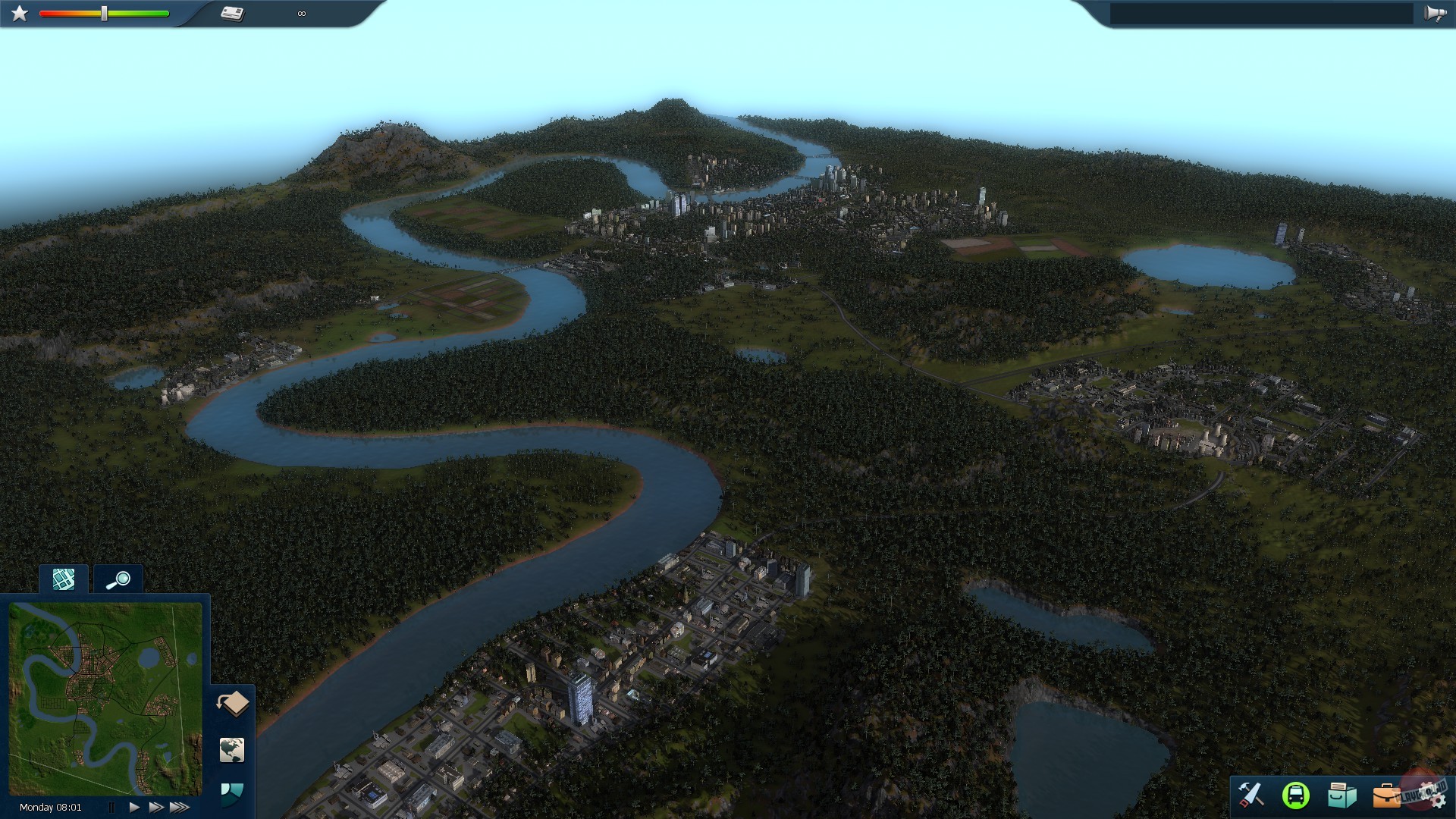Enable double-speed fast forward

click(156, 807)
